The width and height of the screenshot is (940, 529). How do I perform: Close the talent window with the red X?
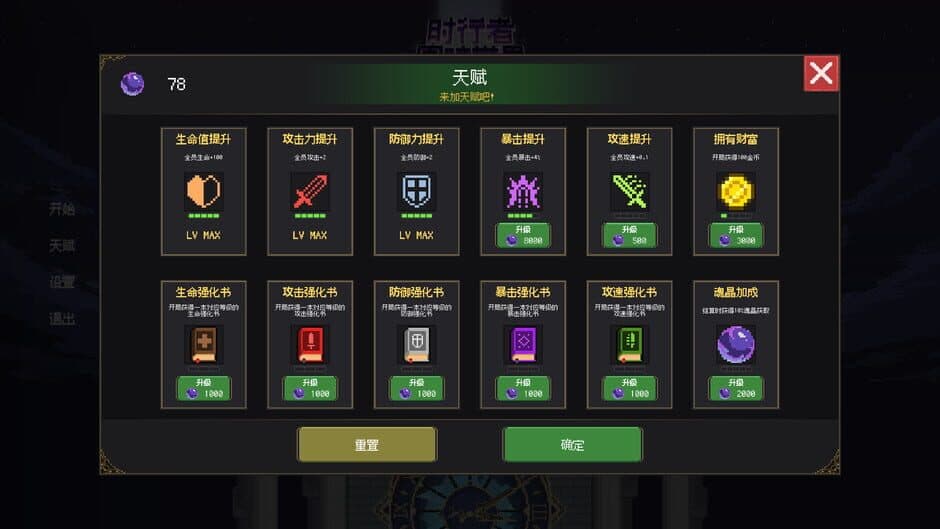pyautogui.click(x=821, y=73)
